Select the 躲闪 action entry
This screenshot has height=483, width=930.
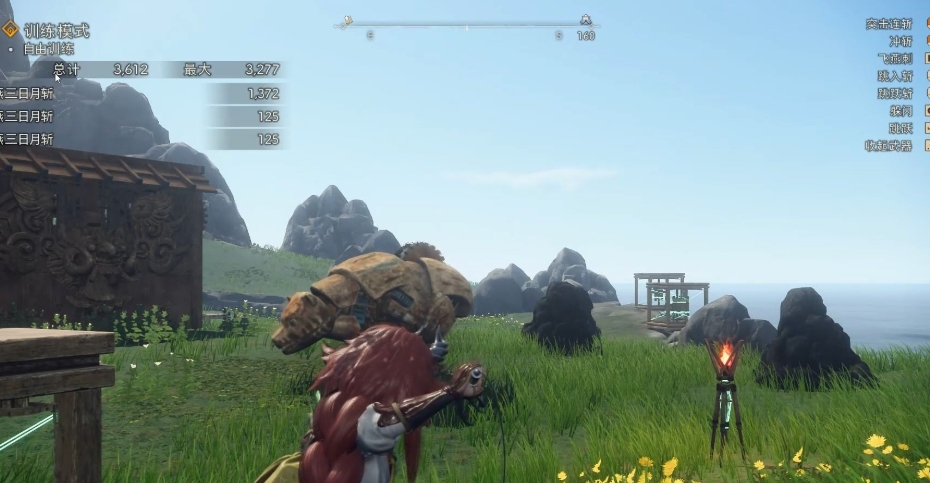(900, 111)
